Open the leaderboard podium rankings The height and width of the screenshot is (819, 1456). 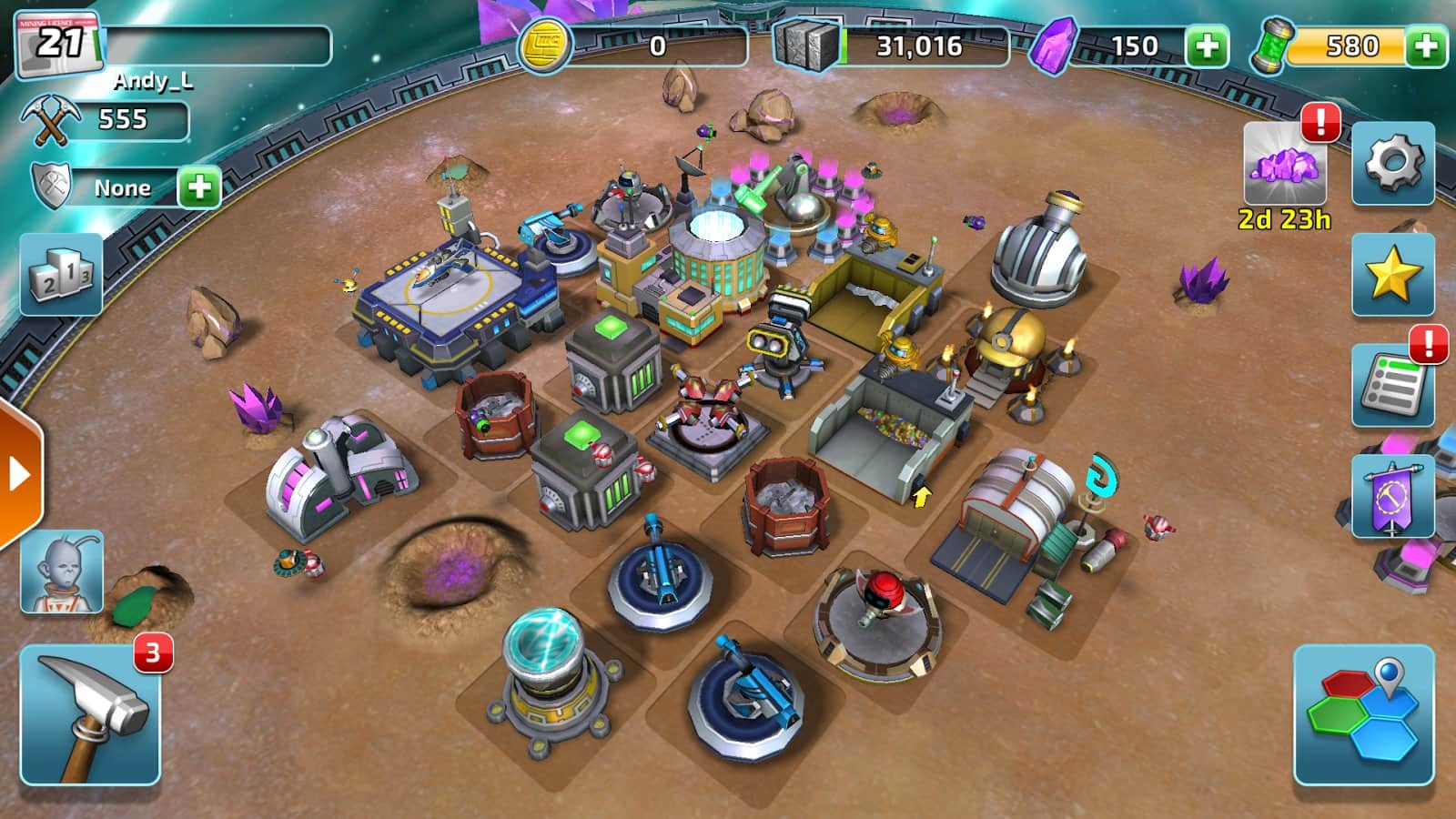click(62, 275)
